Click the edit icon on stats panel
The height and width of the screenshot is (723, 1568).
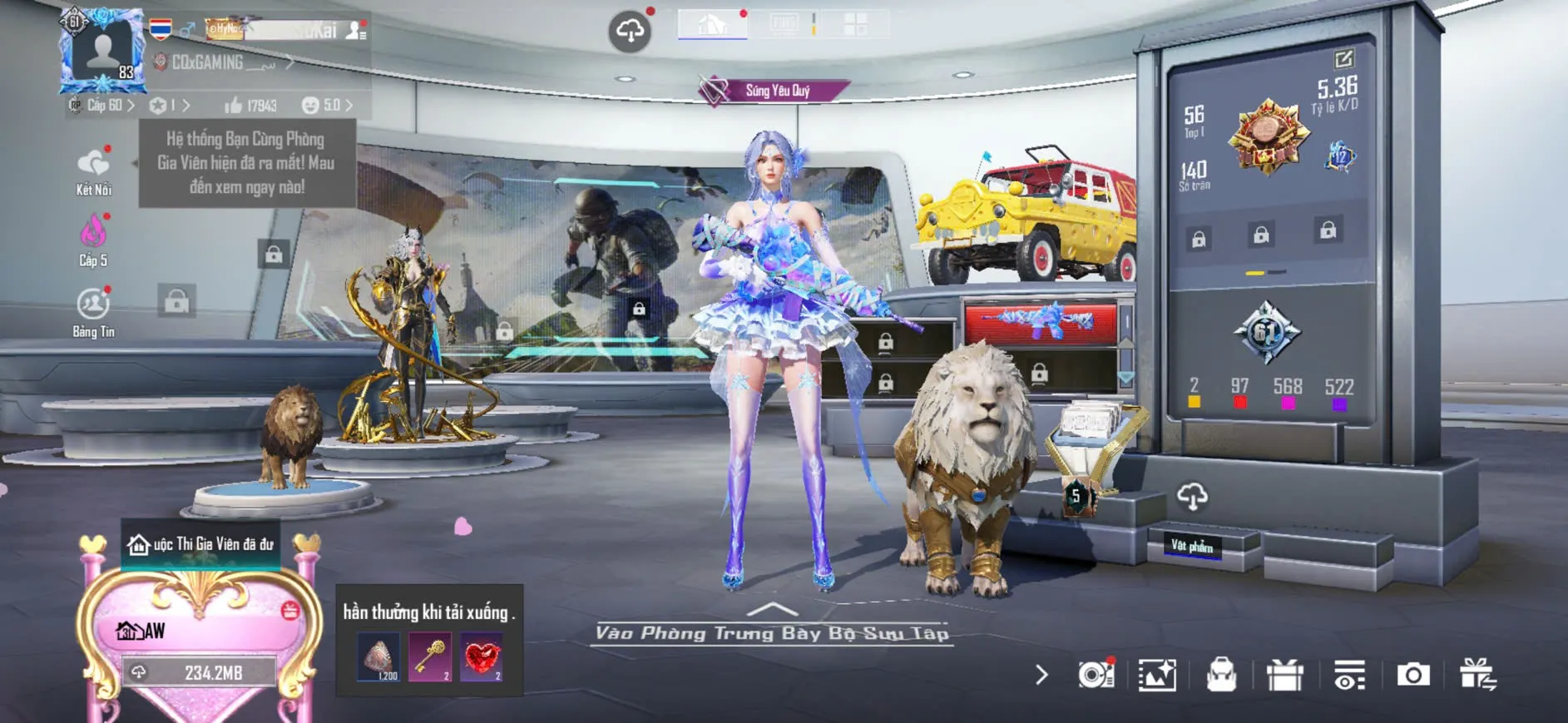[1343, 59]
